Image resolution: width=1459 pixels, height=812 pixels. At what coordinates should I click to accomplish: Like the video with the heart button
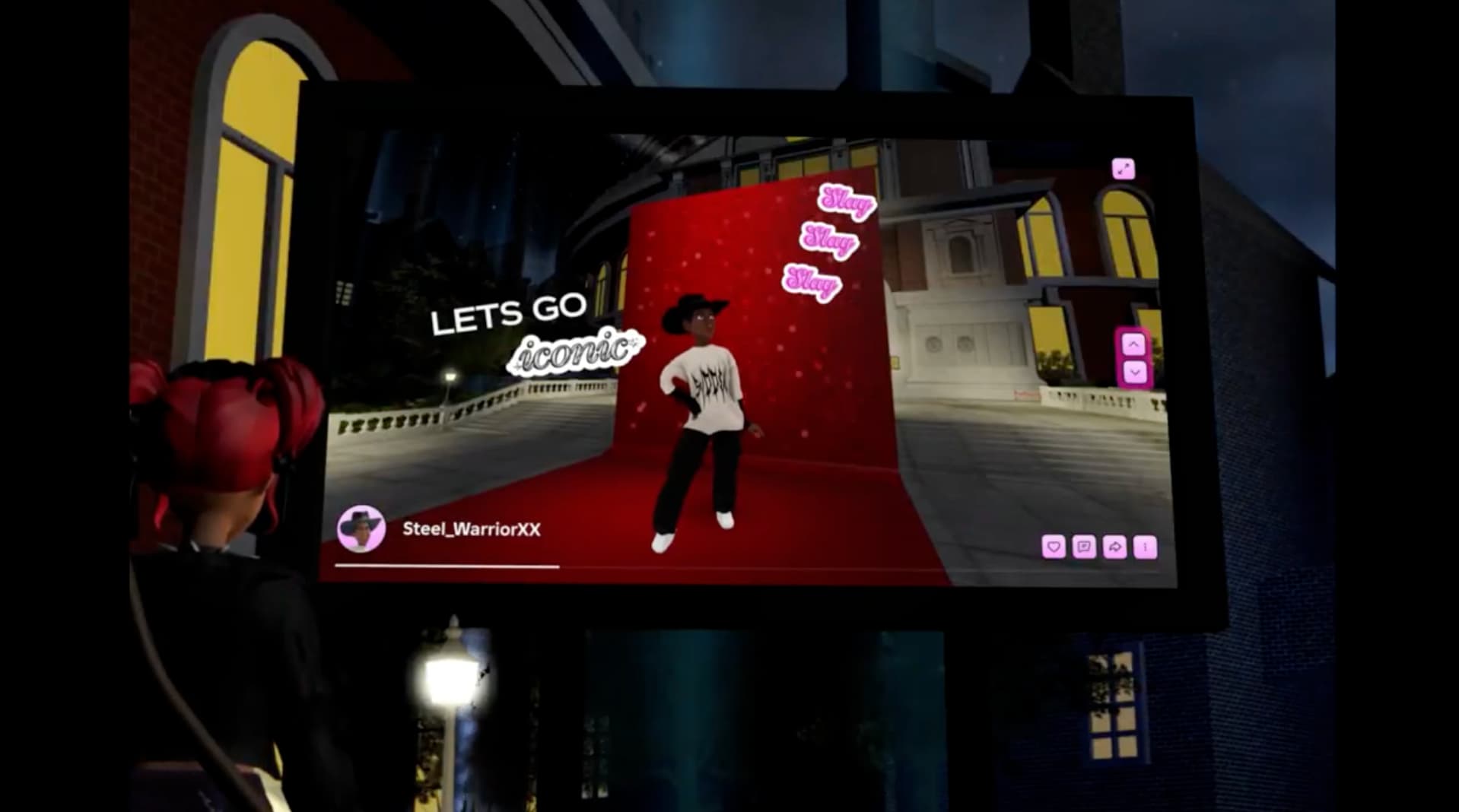pyautogui.click(x=1054, y=547)
